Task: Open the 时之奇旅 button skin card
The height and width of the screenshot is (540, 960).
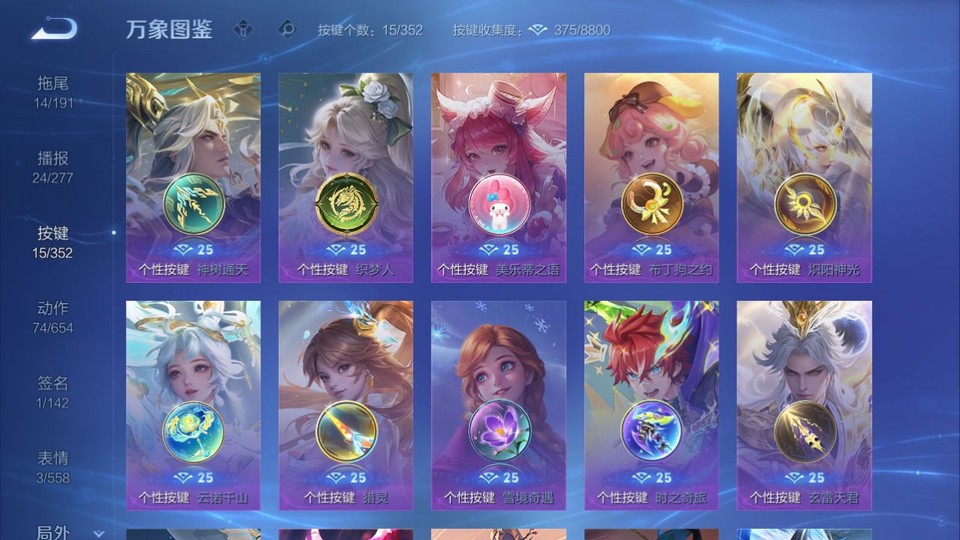Action: point(651,405)
